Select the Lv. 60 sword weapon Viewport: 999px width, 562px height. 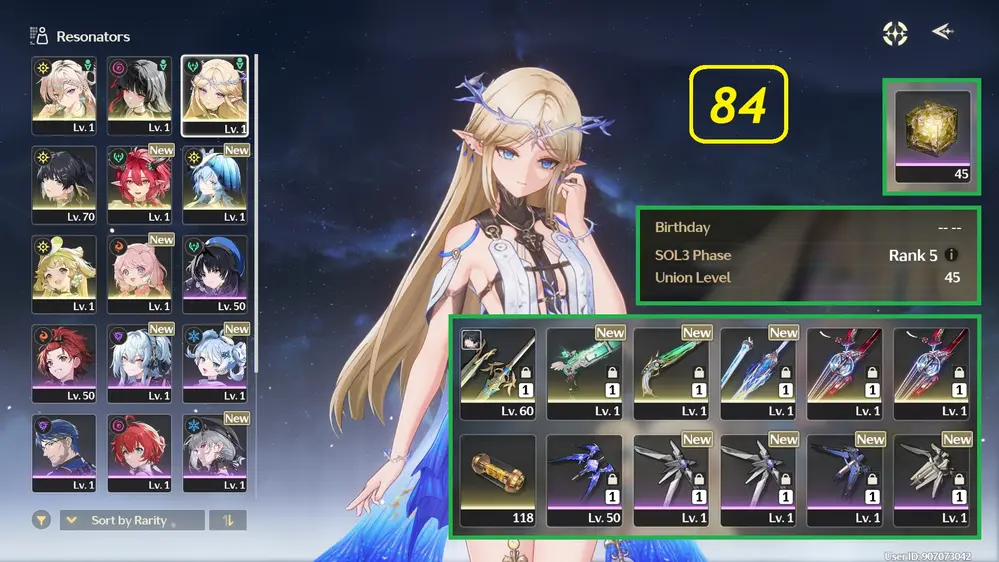(x=497, y=372)
